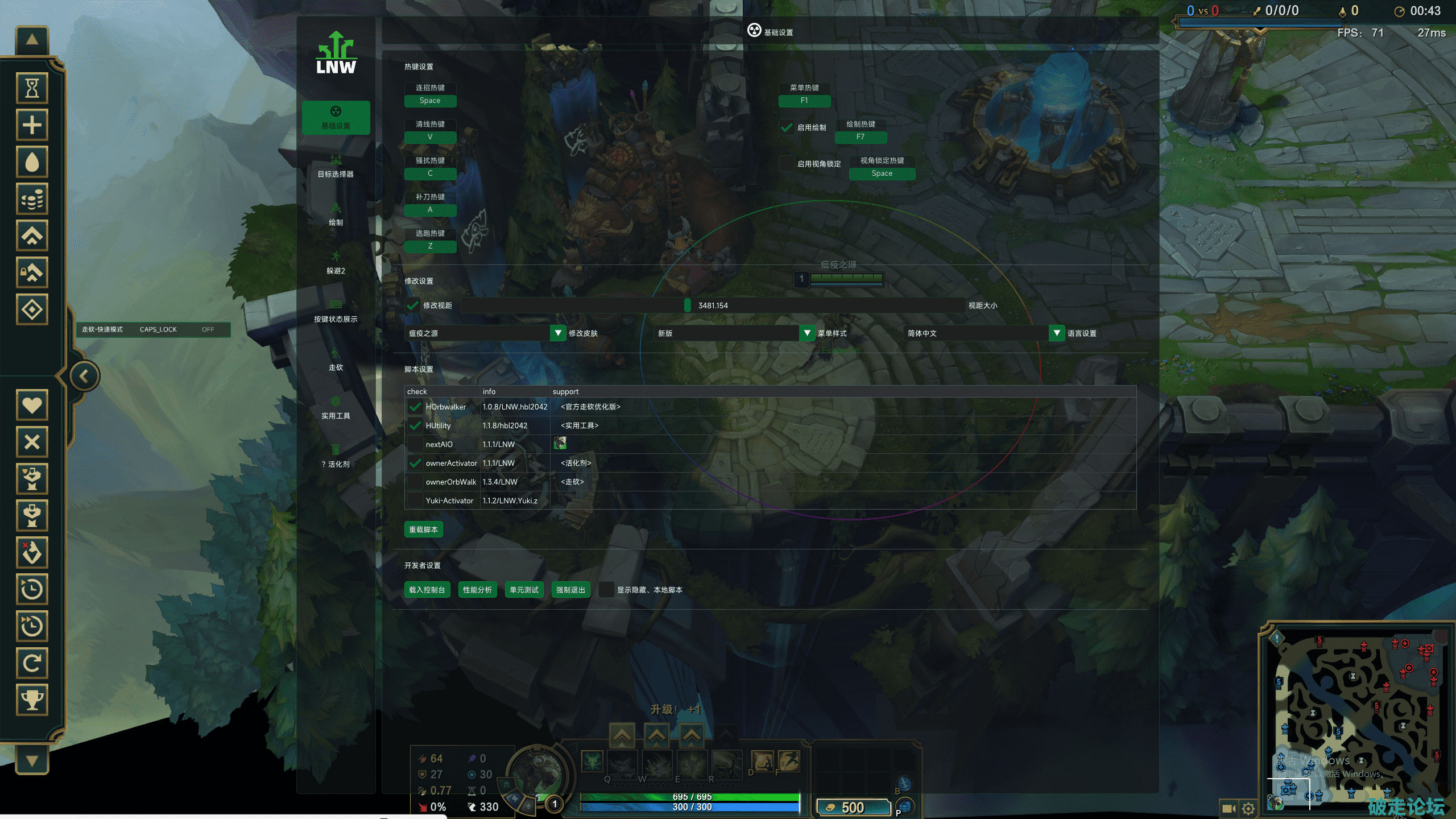
Task: Collapse the left panel with arrow button
Action: tap(84, 376)
